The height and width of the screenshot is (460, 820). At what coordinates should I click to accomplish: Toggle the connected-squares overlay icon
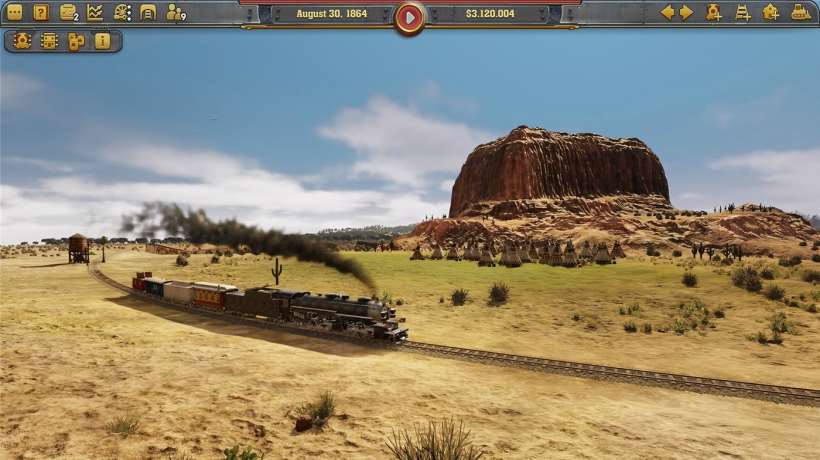tap(76, 41)
